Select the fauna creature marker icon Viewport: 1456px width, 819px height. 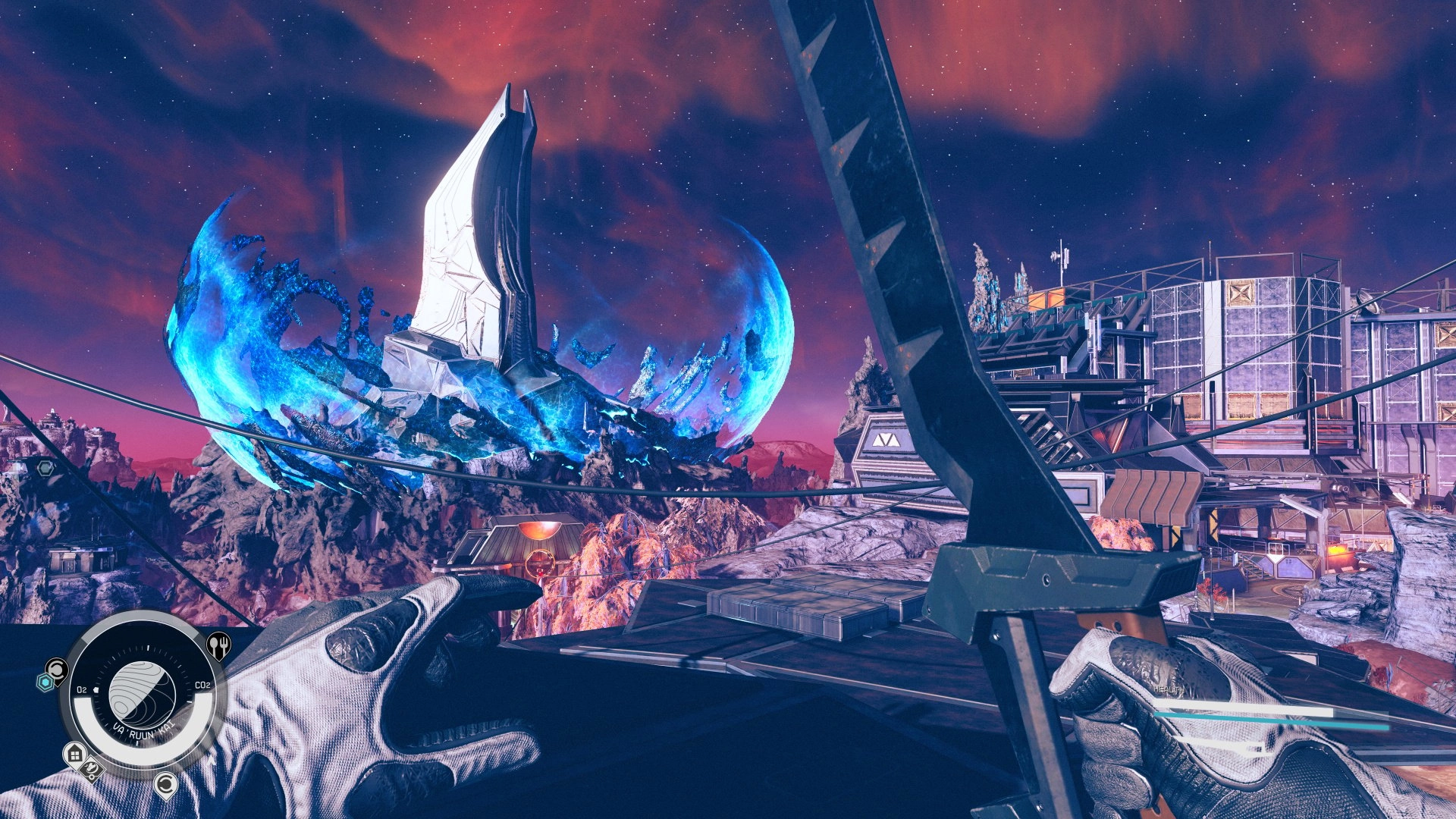coord(91,769)
